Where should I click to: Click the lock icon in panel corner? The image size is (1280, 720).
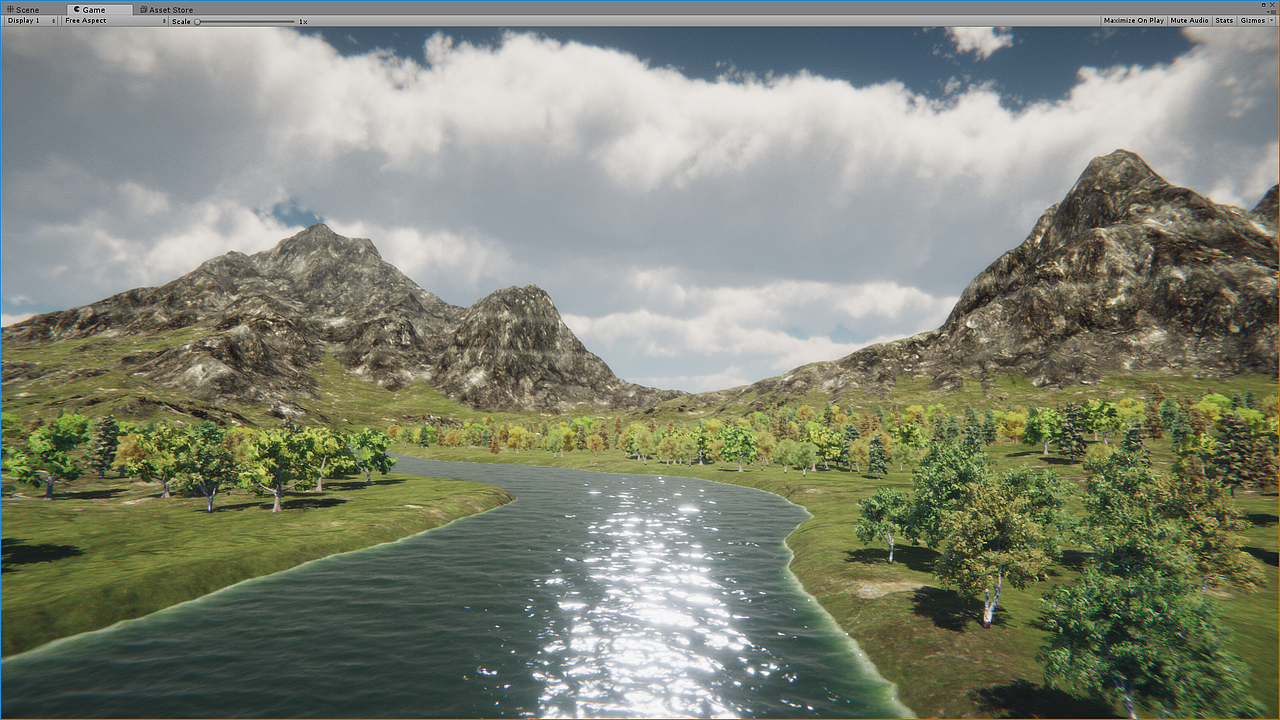click(1265, 4)
